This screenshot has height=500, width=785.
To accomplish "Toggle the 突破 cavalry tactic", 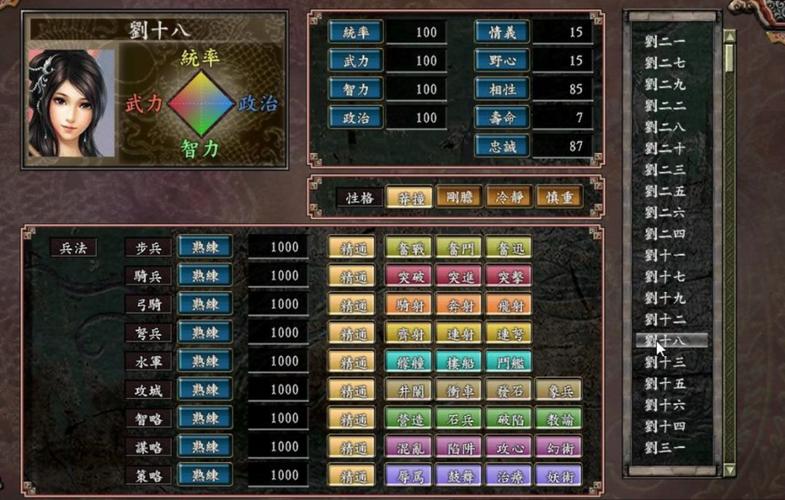I will click(408, 276).
